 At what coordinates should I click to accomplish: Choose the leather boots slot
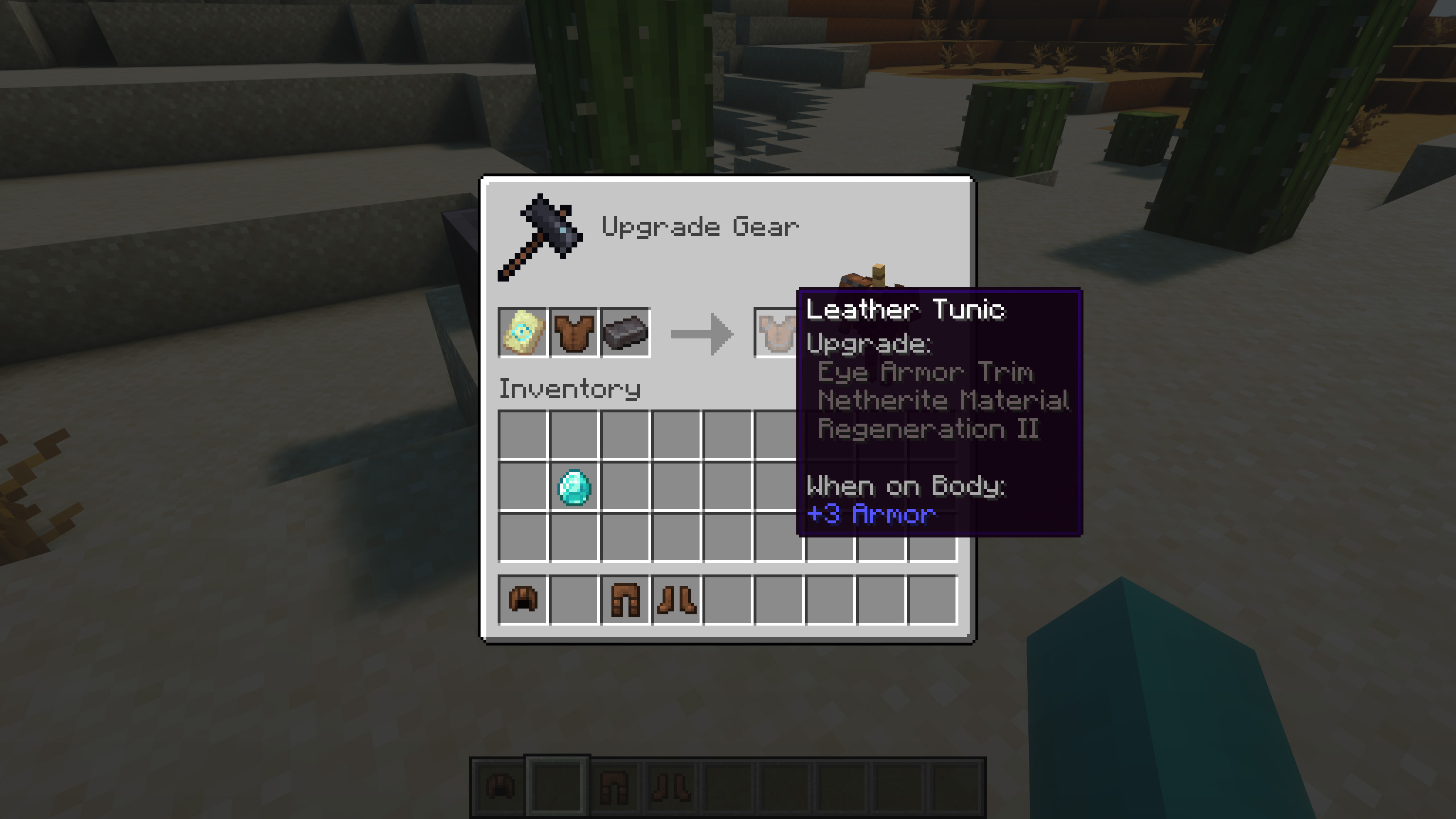coord(676,600)
